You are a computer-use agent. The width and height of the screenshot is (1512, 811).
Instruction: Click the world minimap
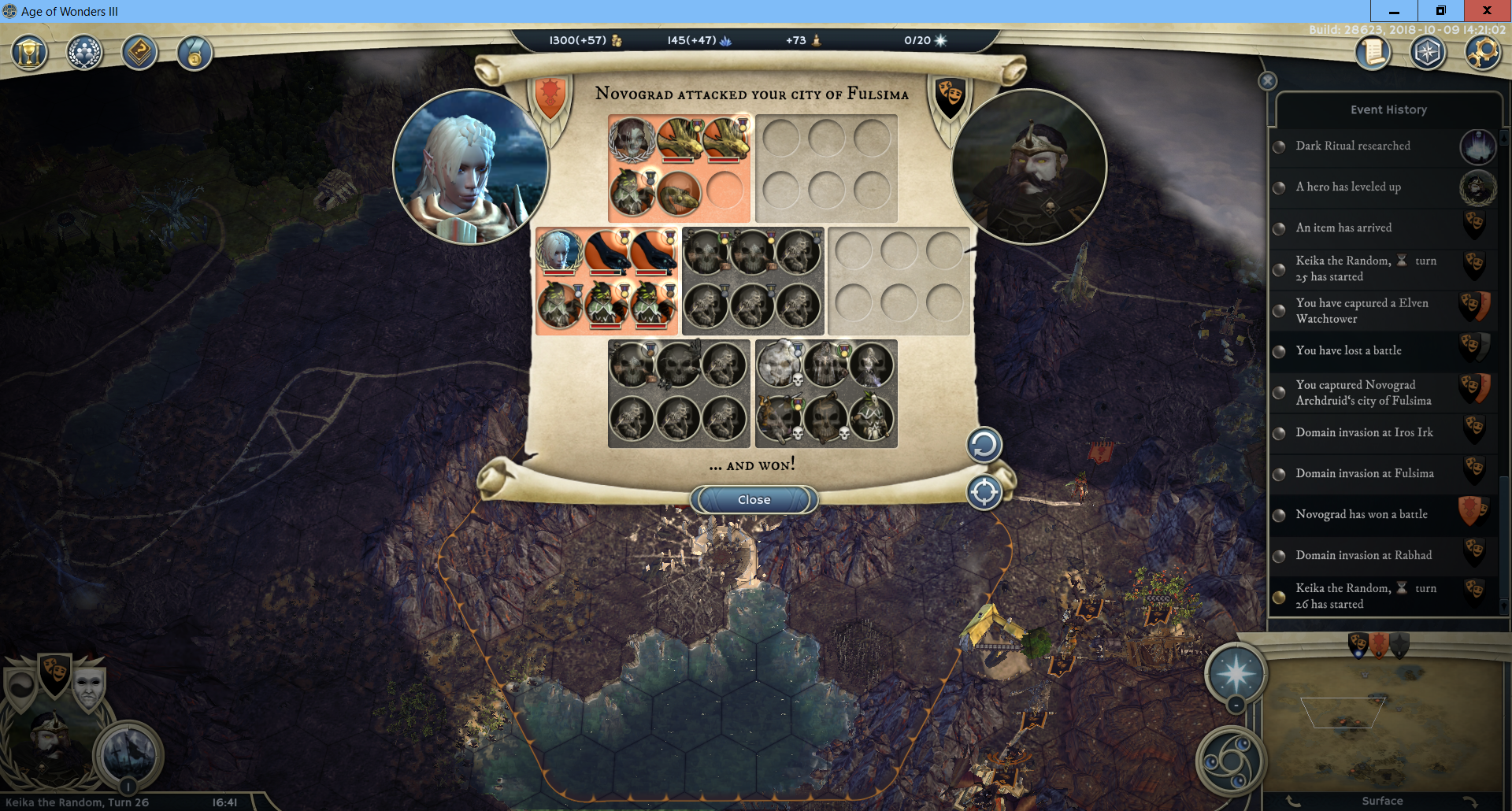tap(1382, 724)
